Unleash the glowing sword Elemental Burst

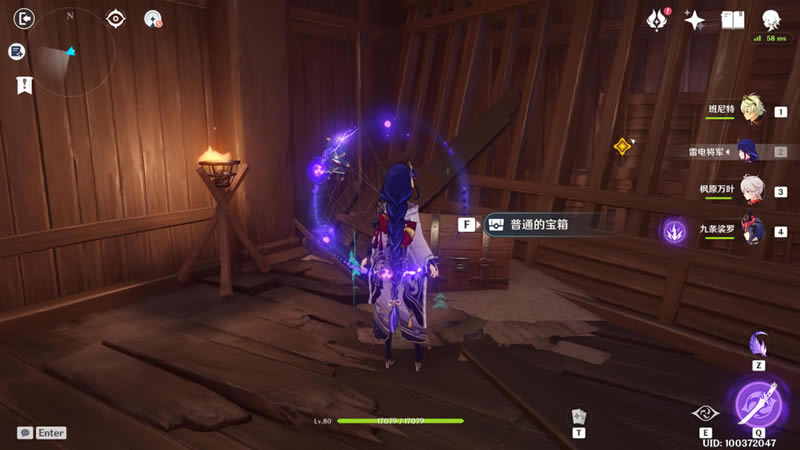(758, 403)
